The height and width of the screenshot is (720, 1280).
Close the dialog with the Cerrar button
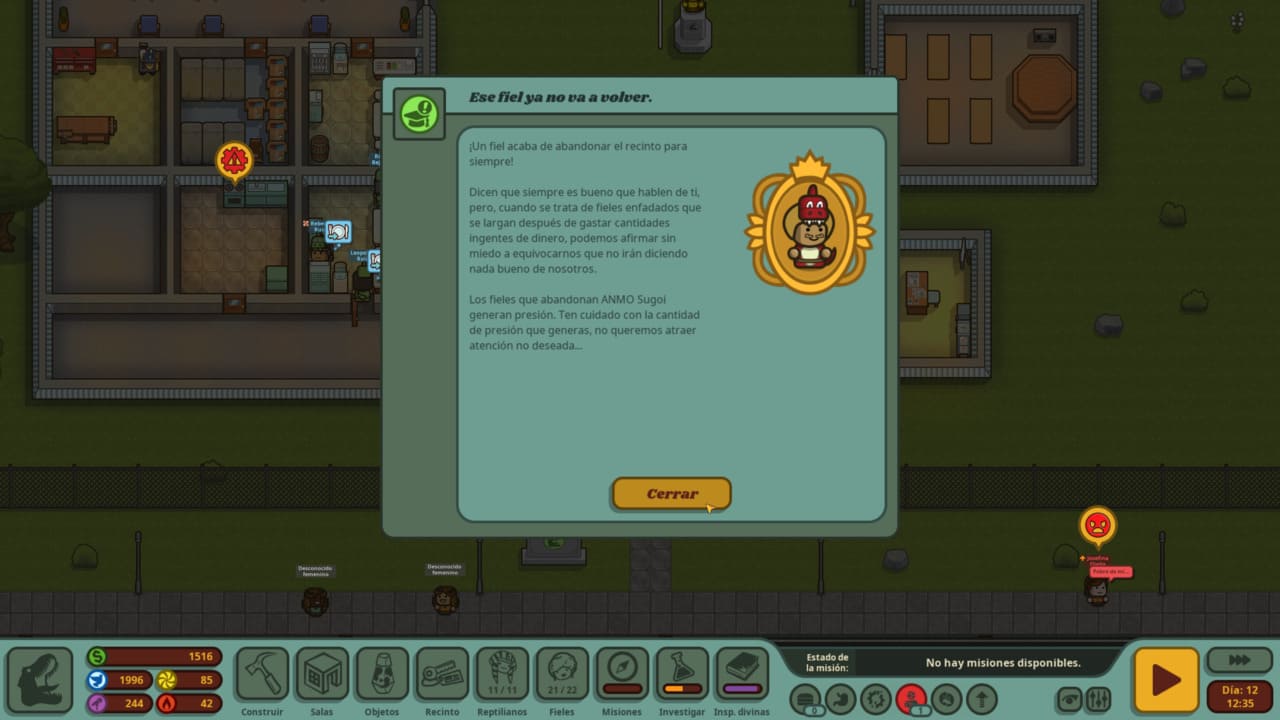(x=671, y=494)
